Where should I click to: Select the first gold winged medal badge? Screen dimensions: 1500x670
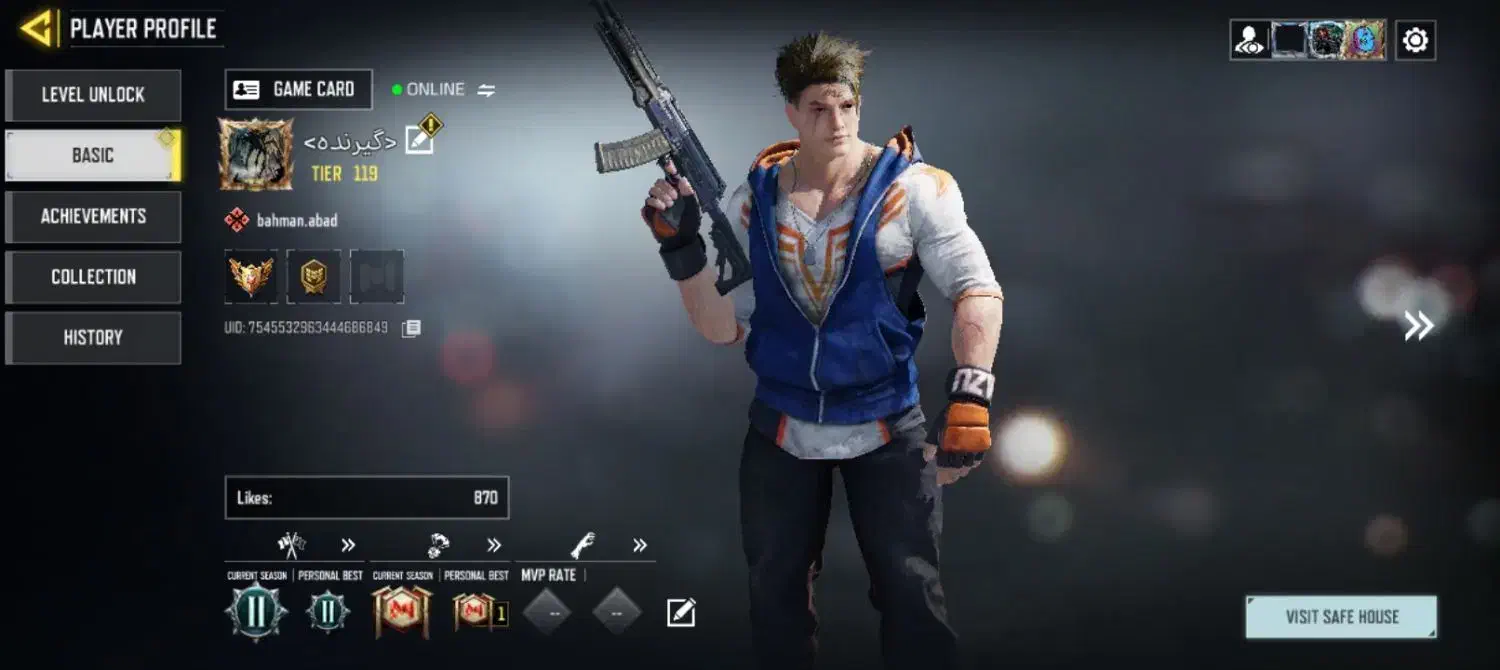click(x=251, y=276)
